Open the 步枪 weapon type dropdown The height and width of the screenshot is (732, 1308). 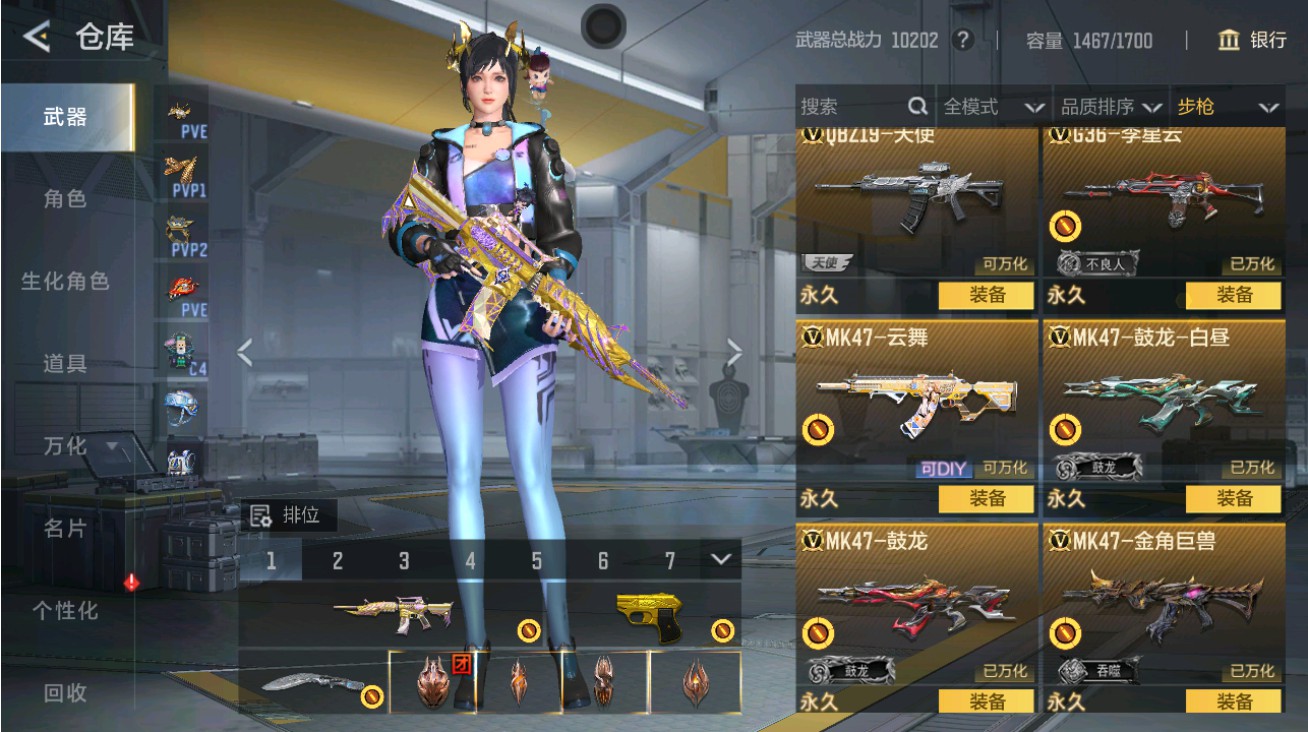1228,107
